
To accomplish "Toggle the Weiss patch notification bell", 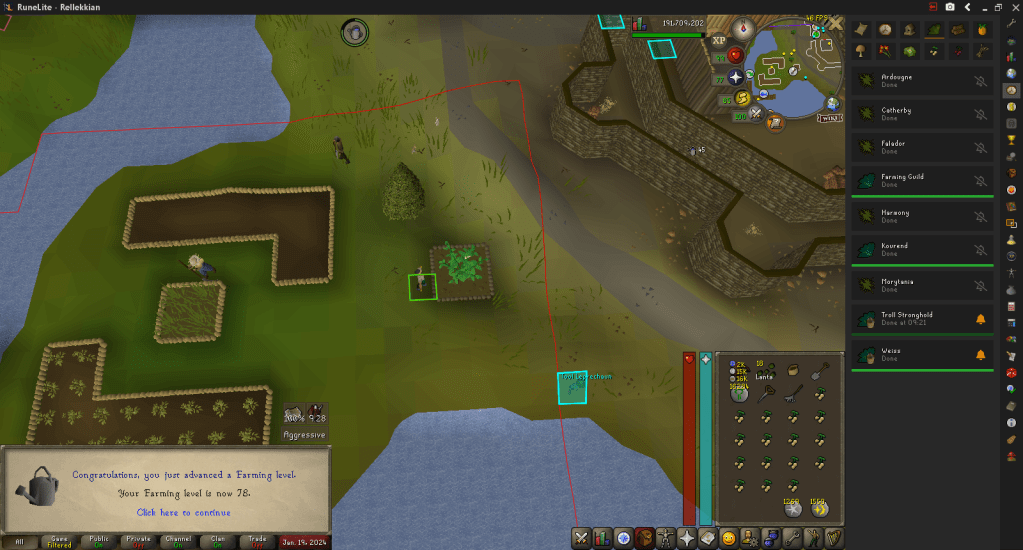I will click(x=980, y=355).
